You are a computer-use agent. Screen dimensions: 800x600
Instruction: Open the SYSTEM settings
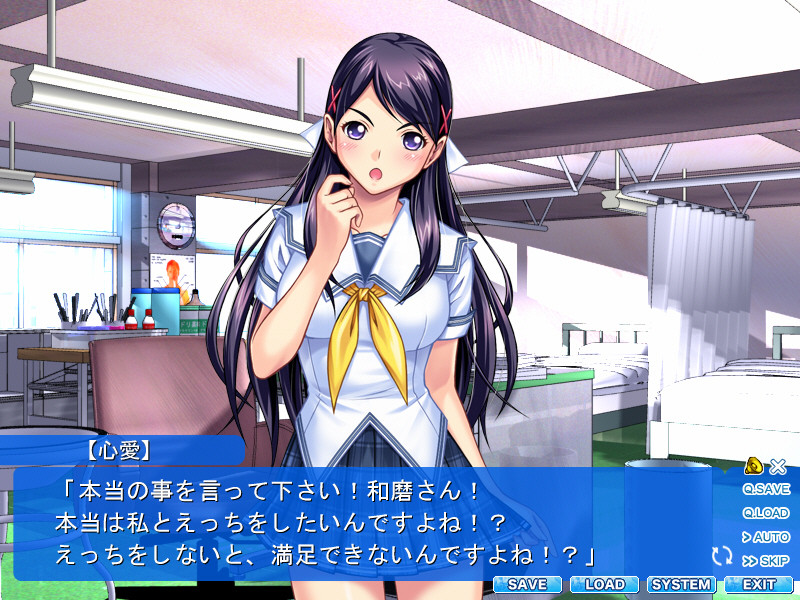tap(681, 584)
